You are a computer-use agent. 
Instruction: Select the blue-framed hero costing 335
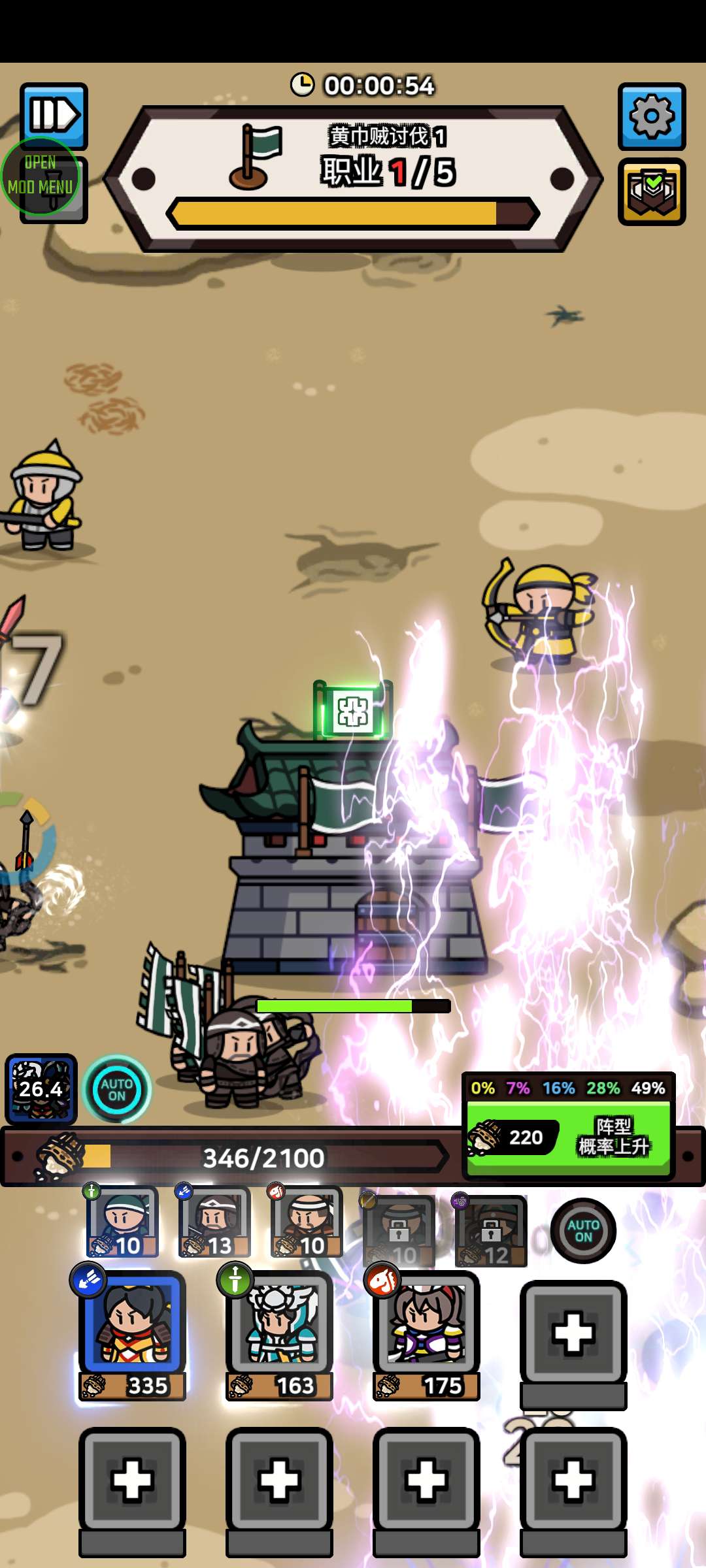(x=132, y=1334)
